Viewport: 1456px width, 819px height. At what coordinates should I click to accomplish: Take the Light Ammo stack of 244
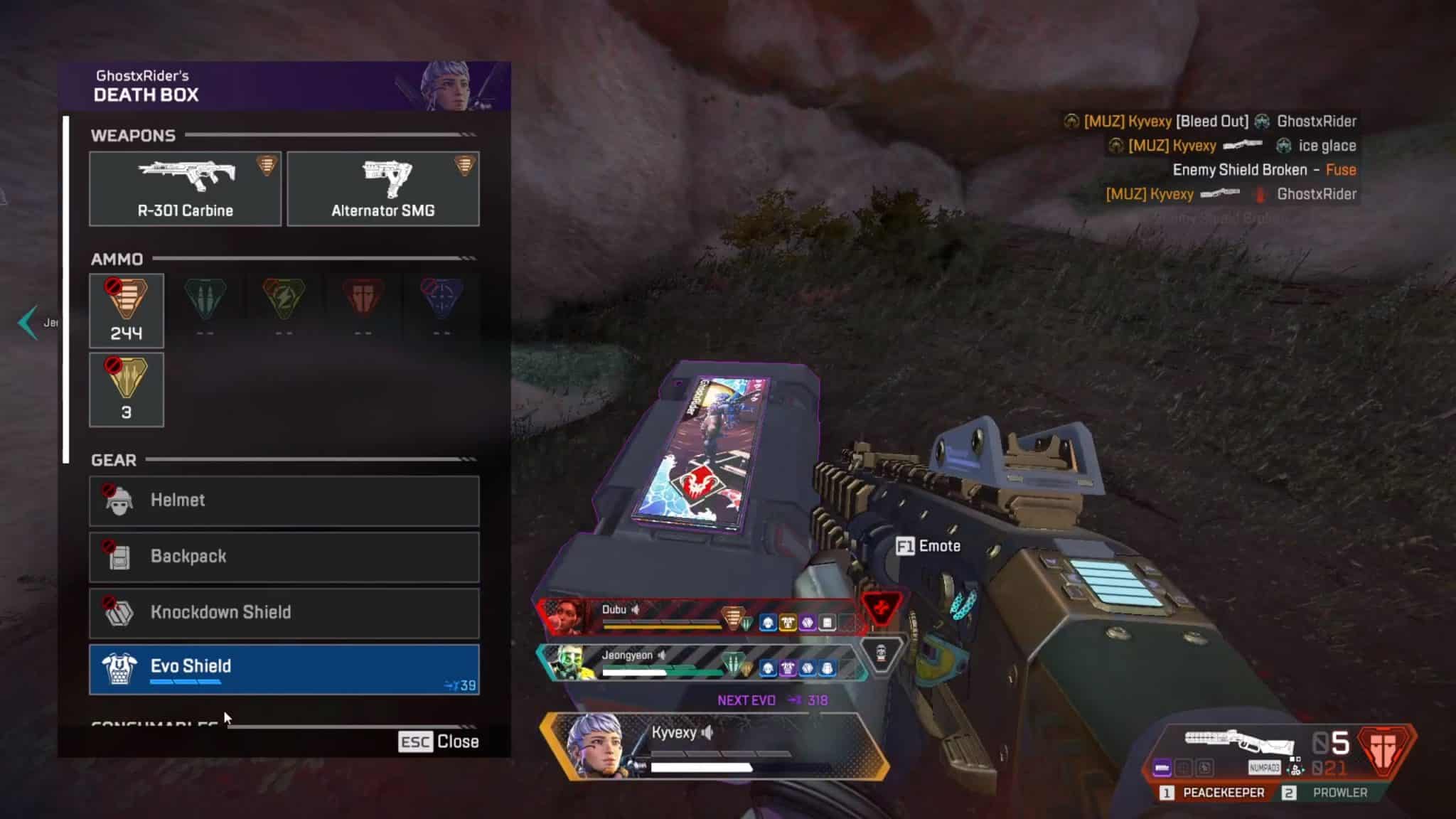(127, 311)
